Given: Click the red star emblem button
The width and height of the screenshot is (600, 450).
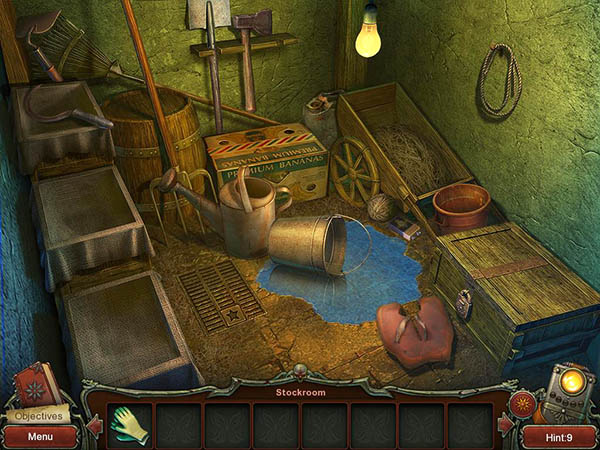Looking at the screenshot, I should click(x=521, y=405).
